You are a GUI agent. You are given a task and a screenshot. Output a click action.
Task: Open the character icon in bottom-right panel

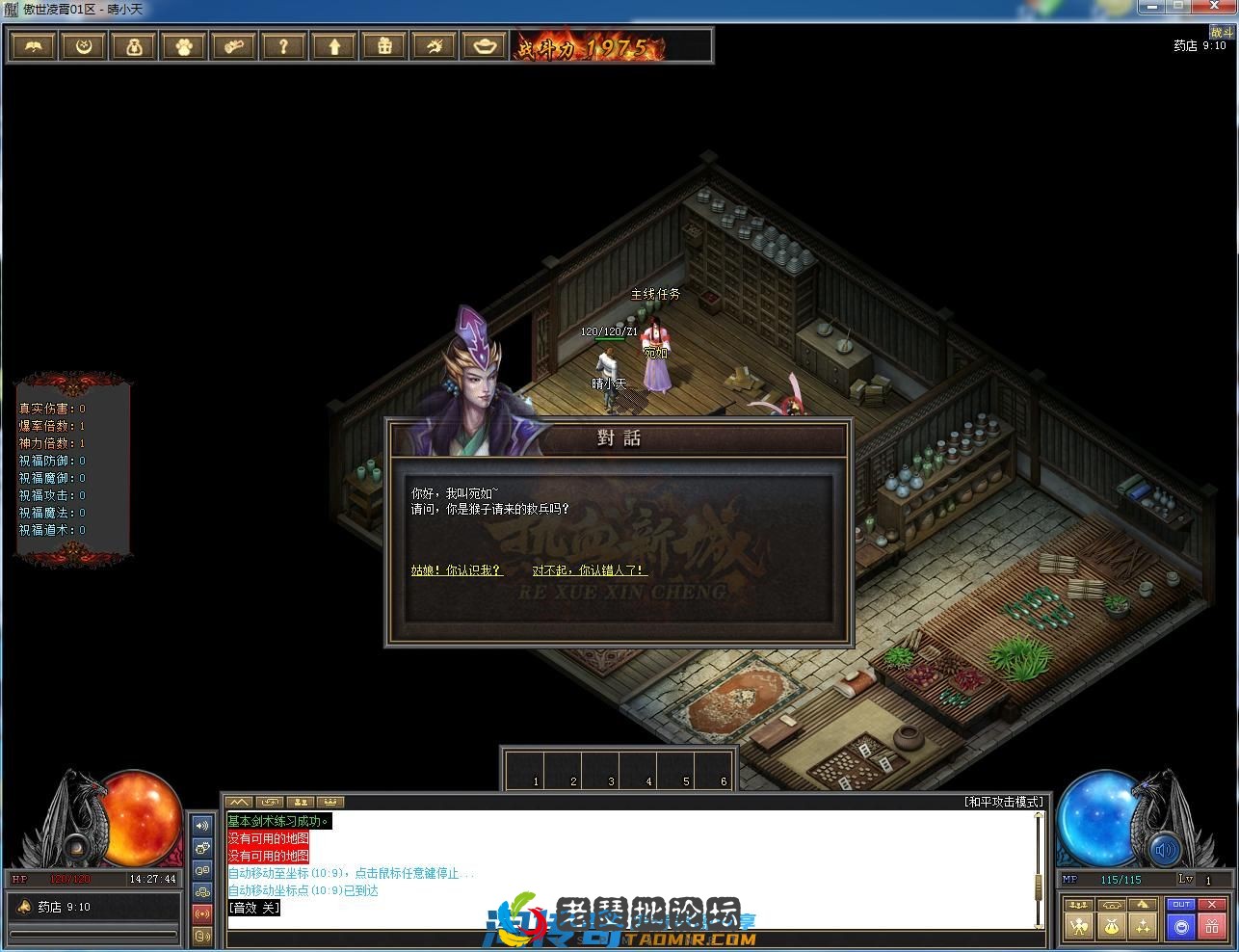(1079, 927)
